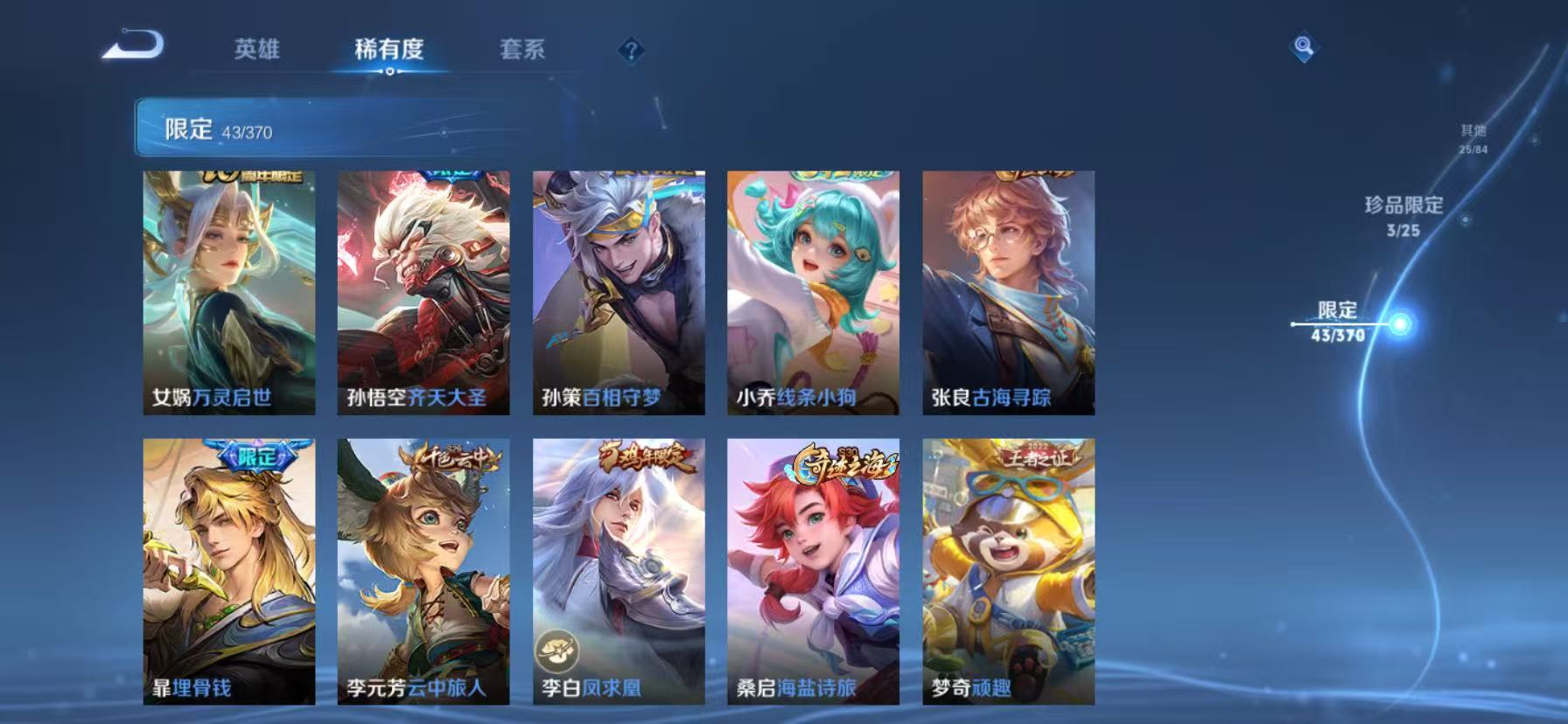Switch to the 英雄 tab
Viewport: 1568px width, 724px height.
point(255,51)
